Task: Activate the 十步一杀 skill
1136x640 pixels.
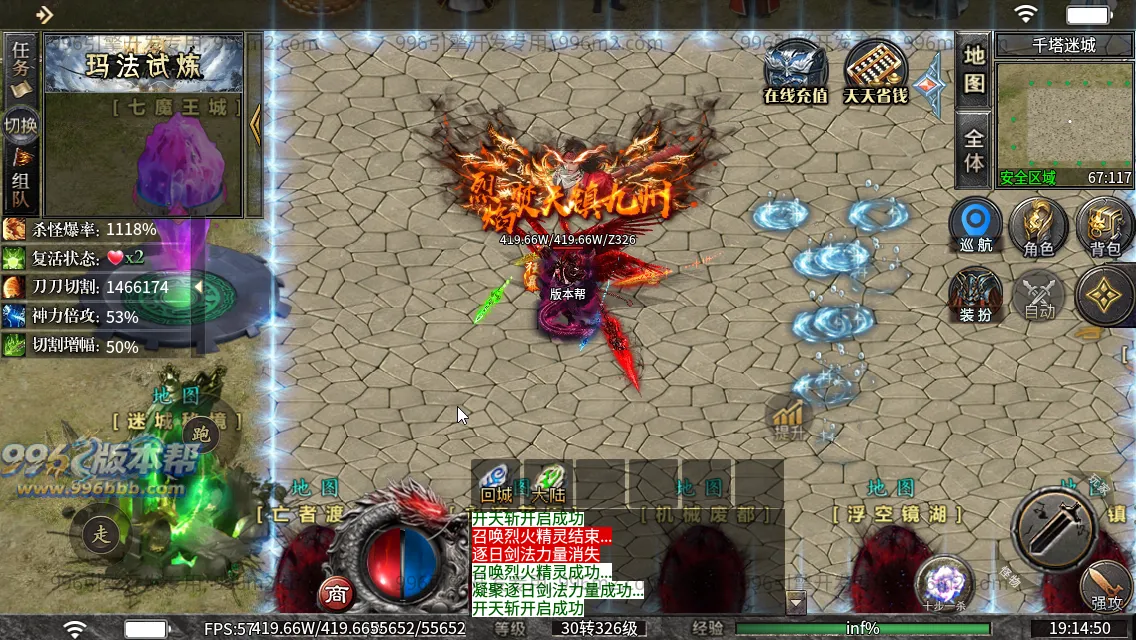Action: point(943,584)
